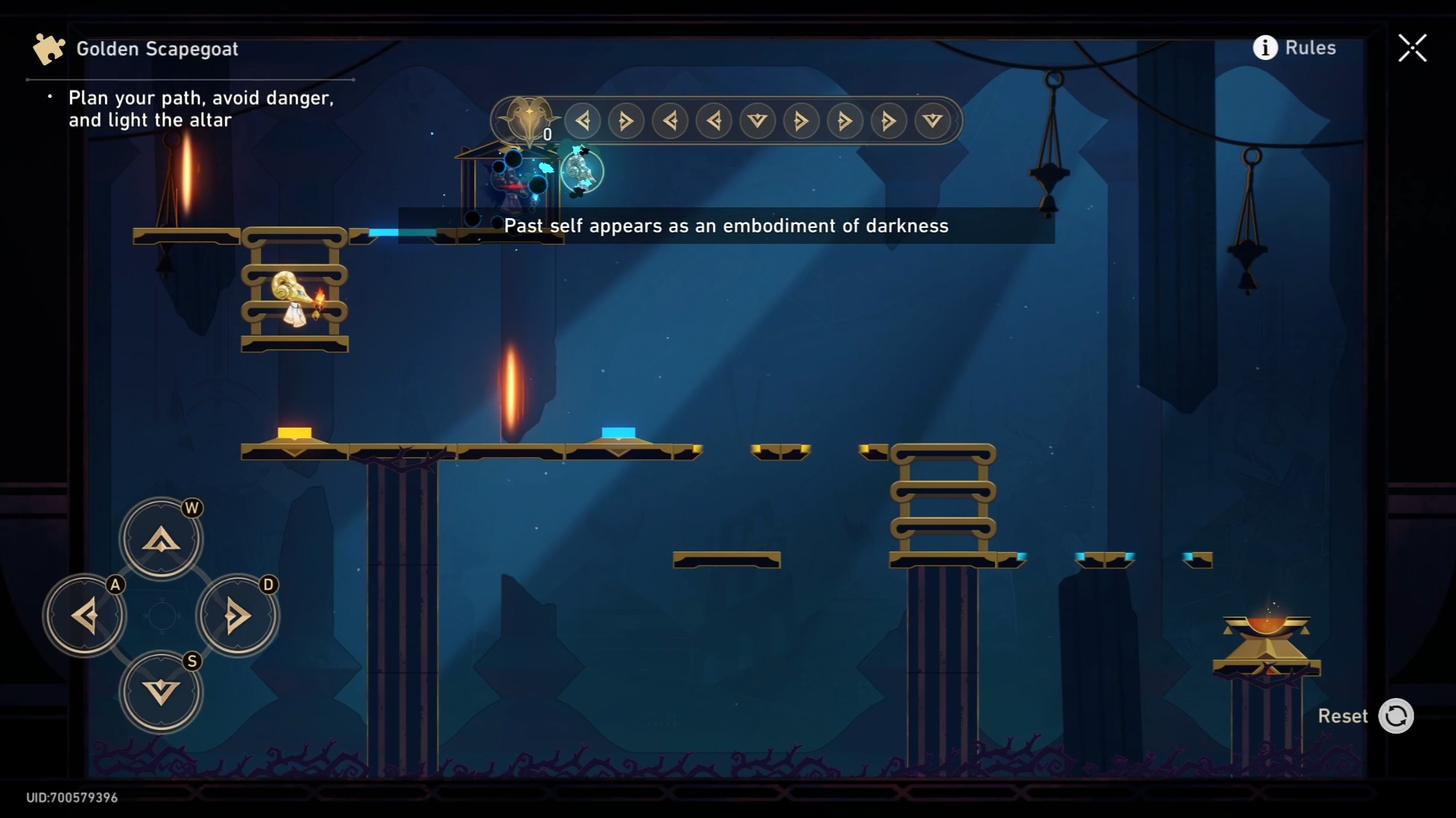
Task: Reset the puzzle
Action: pyautogui.click(x=1395, y=716)
